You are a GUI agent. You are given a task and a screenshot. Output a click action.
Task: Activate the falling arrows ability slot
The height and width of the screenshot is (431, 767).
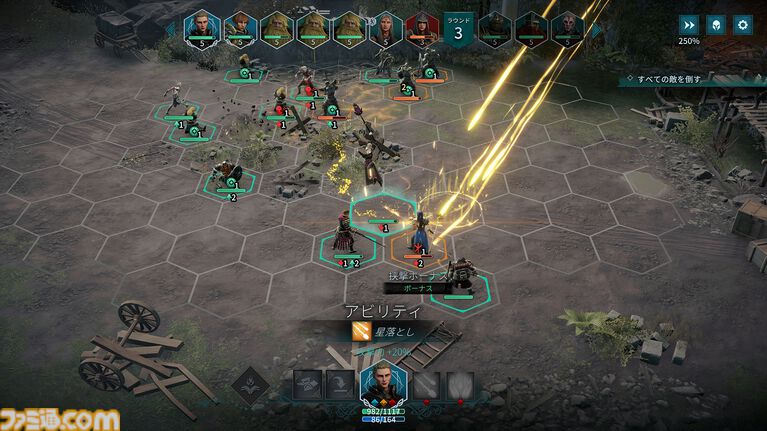(427, 385)
